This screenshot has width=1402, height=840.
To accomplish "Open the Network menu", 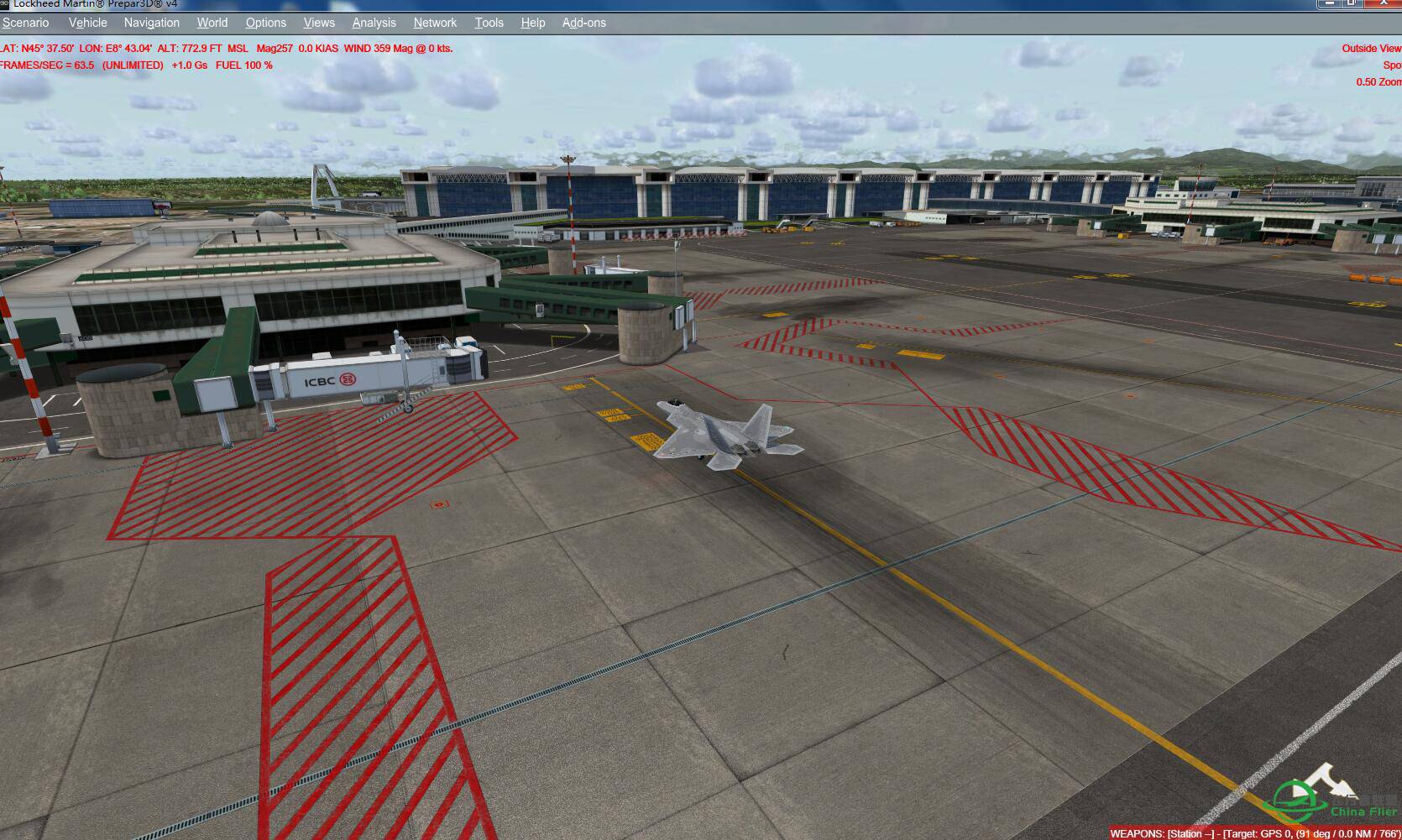I will click(434, 23).
